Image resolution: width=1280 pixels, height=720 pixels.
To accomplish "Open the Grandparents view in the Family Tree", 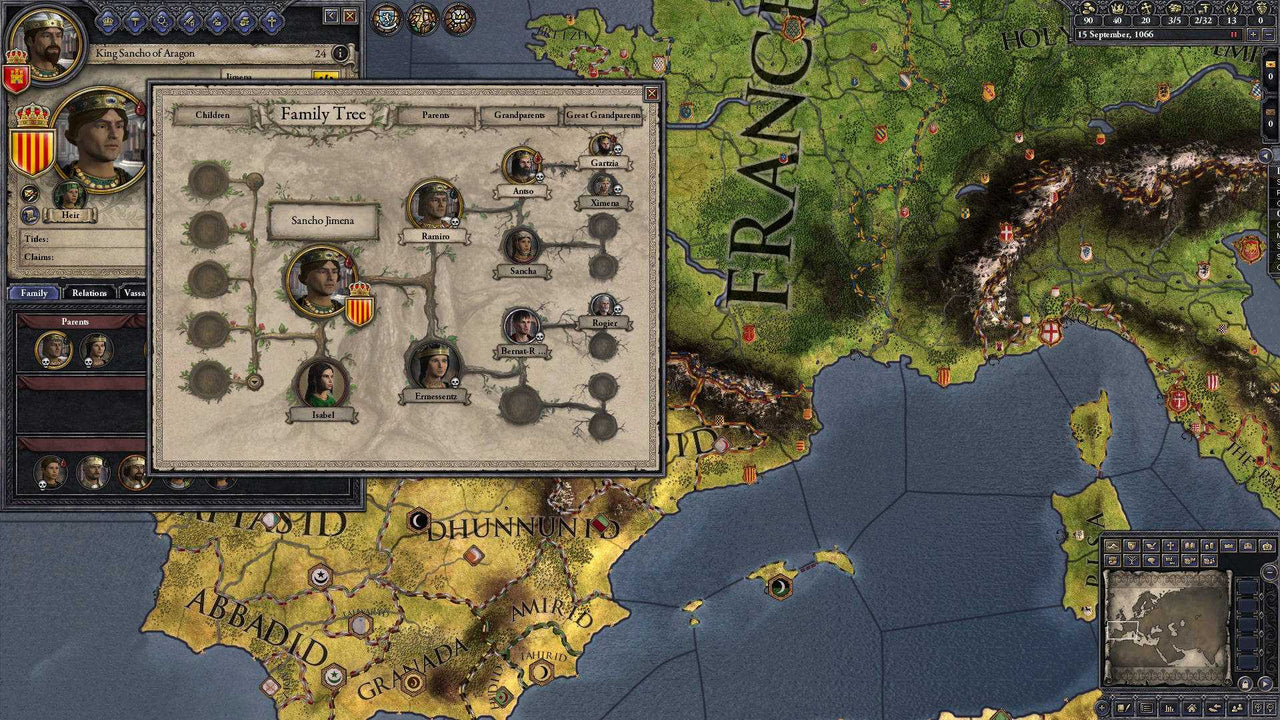I will (521, 116).
